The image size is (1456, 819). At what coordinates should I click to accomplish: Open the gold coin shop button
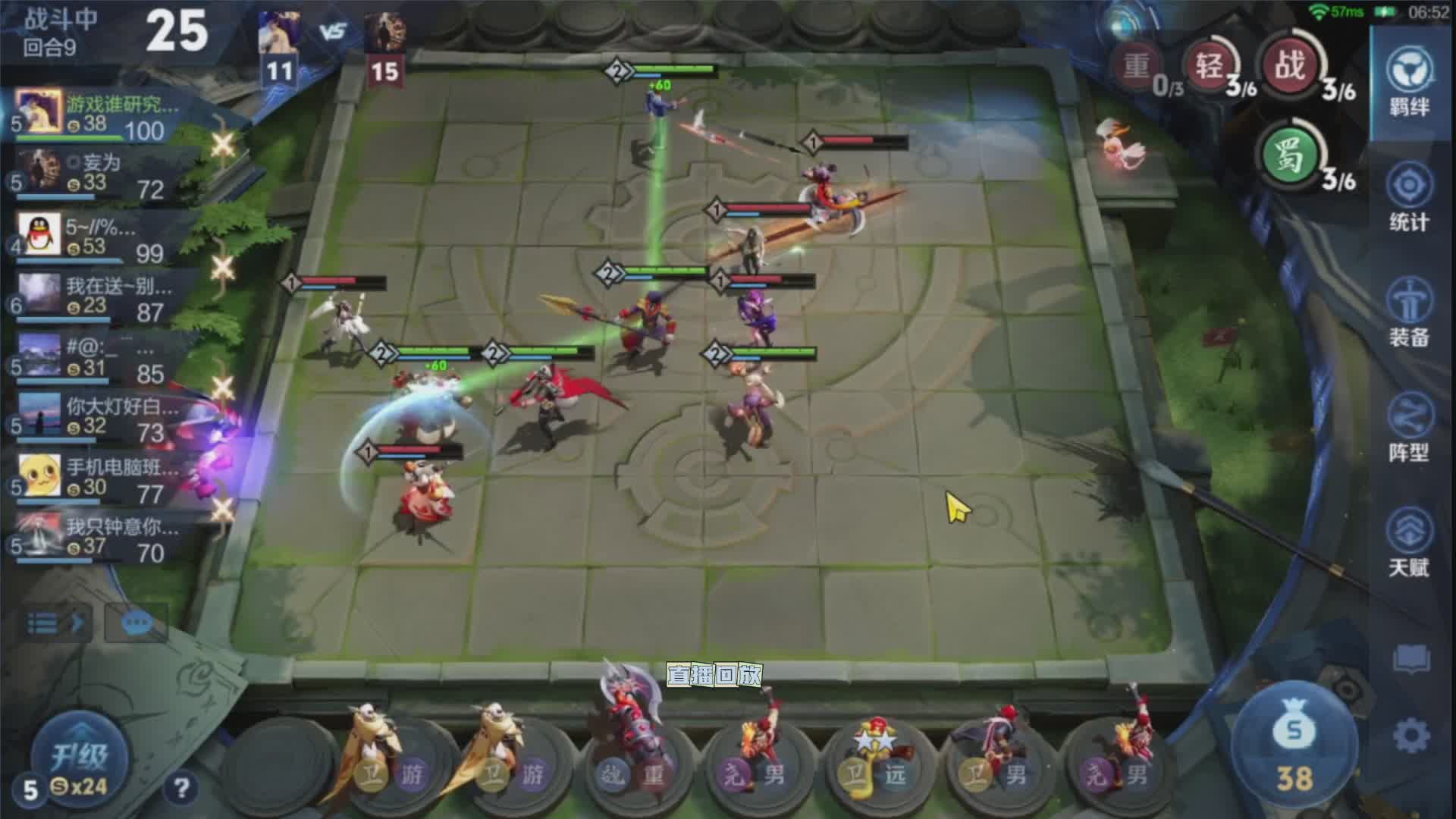pos(1294,751)
